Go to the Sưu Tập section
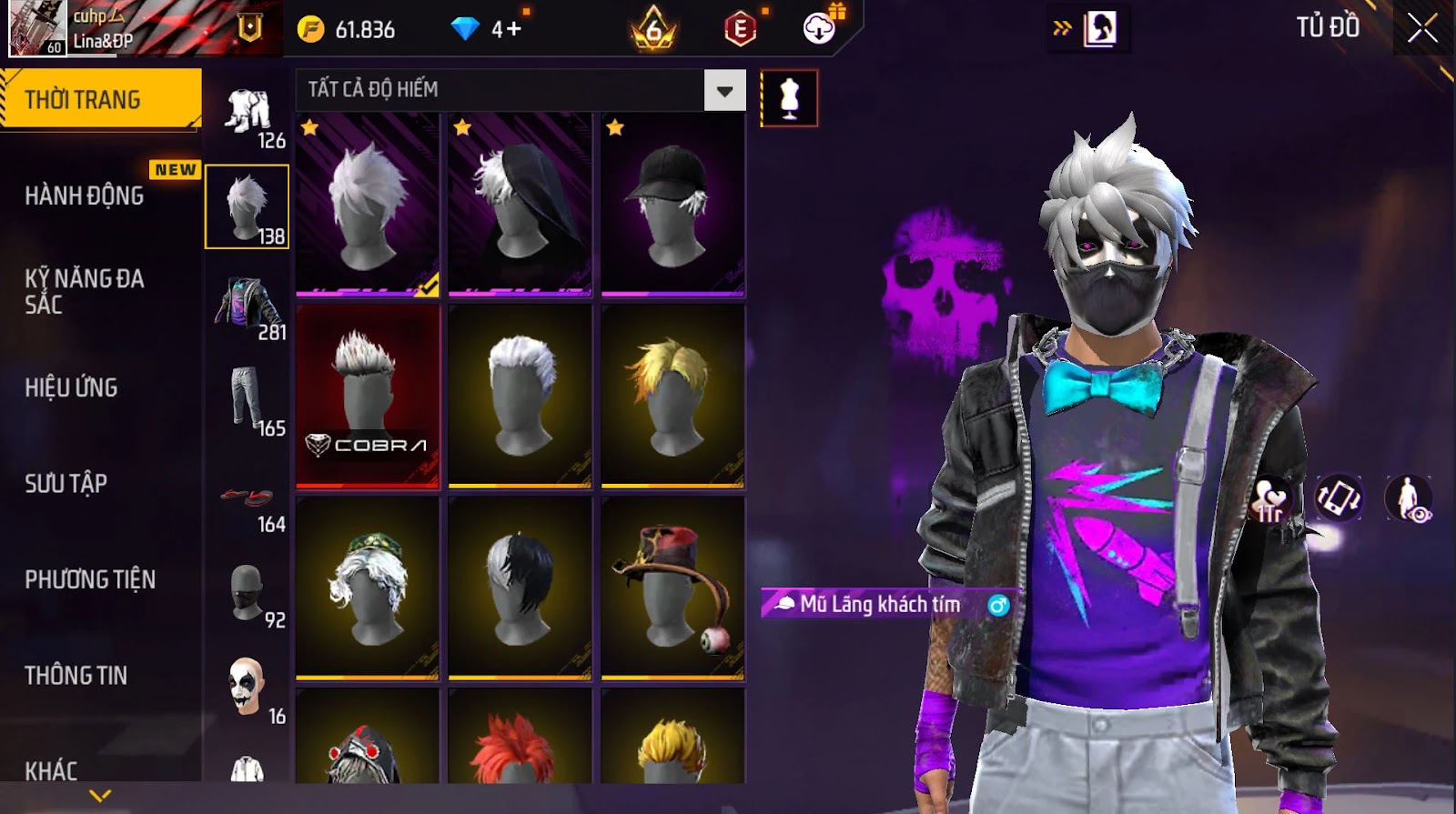 click(66, 483)
